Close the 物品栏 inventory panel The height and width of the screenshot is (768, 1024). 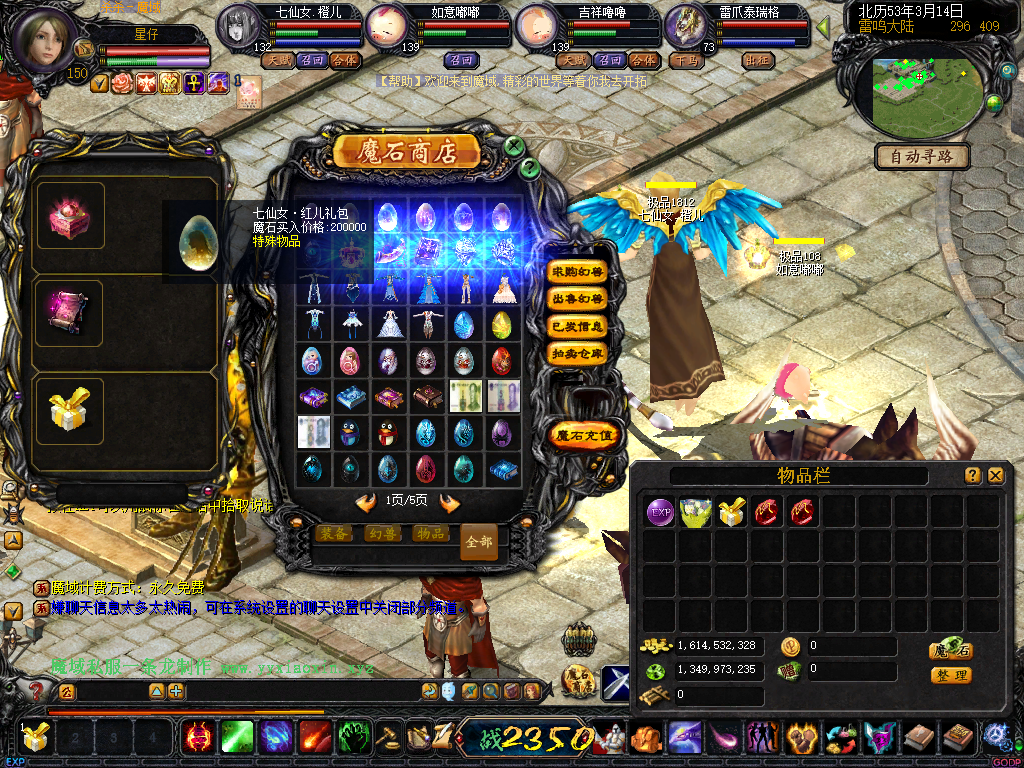pos(995,476)
